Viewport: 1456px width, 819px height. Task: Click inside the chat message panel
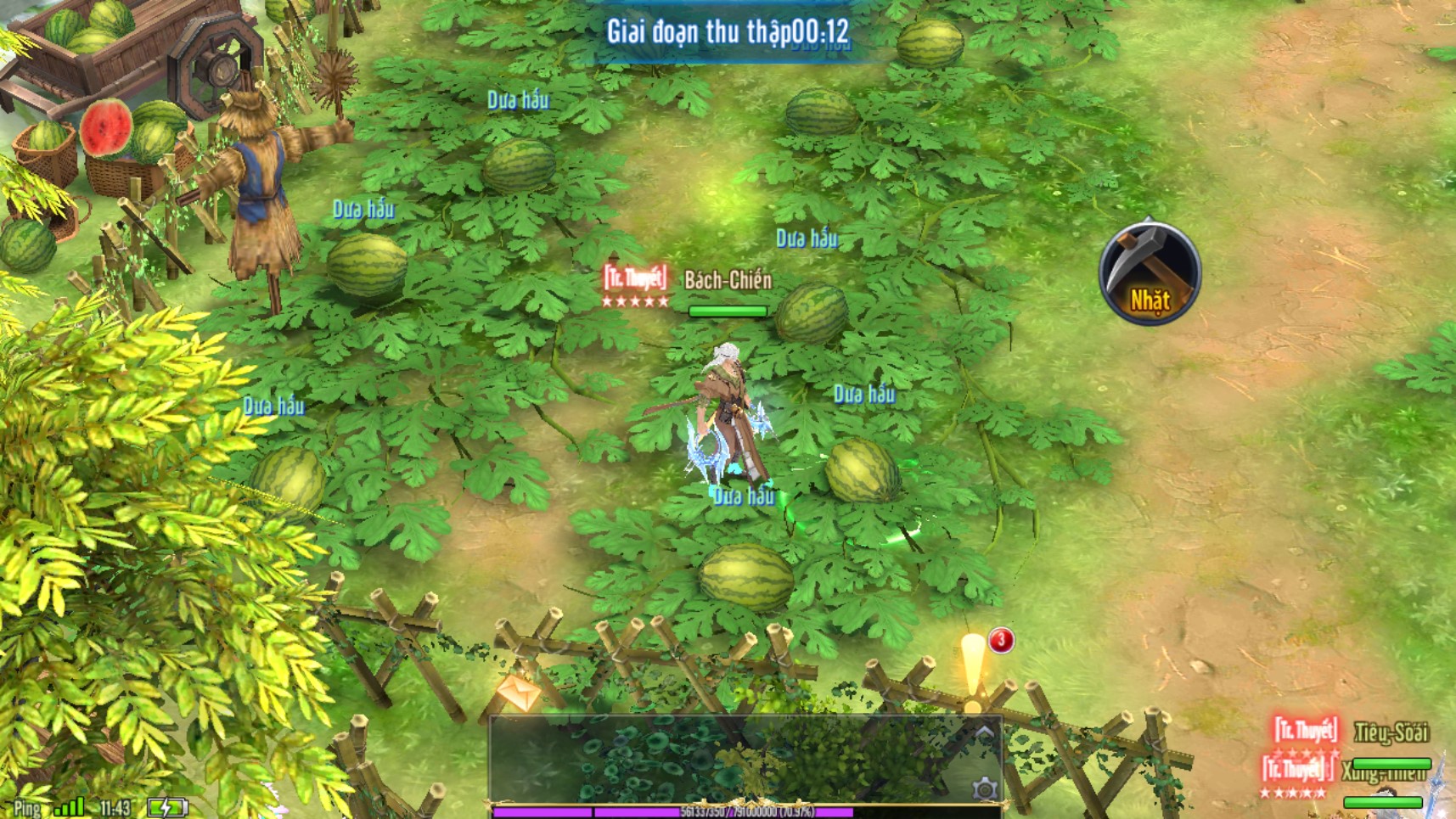(x=730, y=760)
